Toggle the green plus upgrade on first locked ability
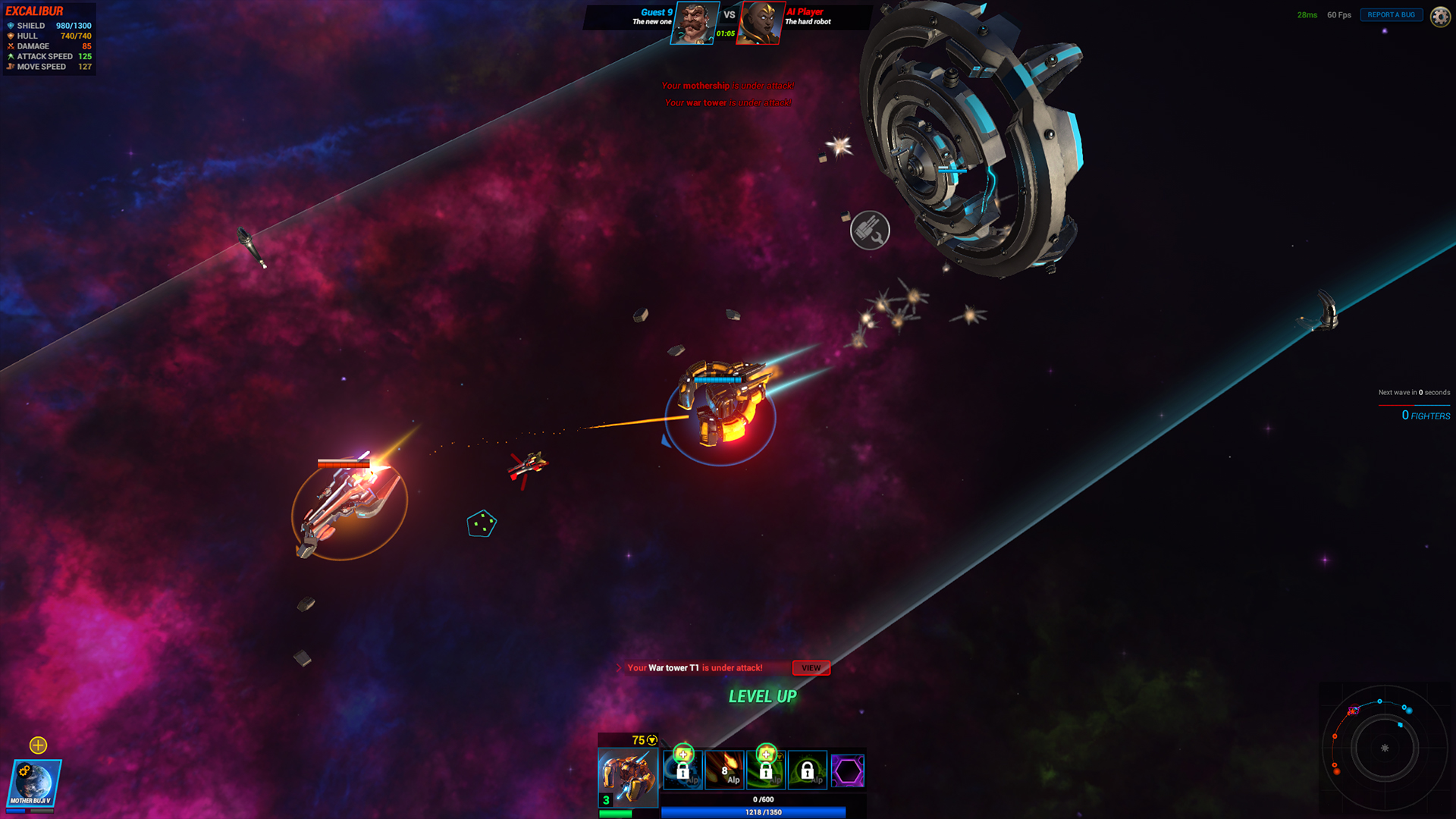The width and height of the screenshot is (1456, 819). (x=685, y=755)
